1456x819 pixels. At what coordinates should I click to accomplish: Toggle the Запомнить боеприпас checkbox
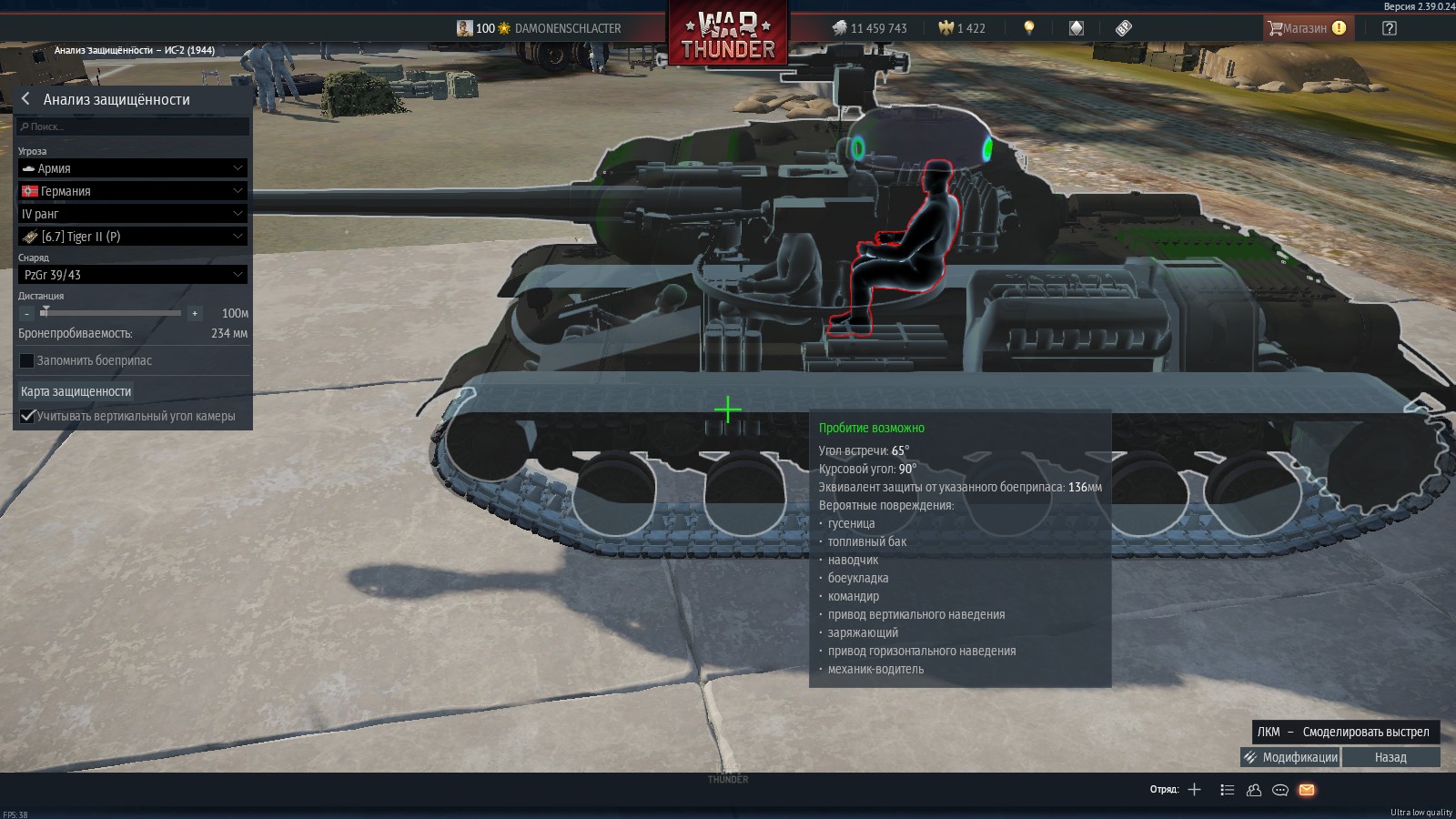click(x=27, y=360)
